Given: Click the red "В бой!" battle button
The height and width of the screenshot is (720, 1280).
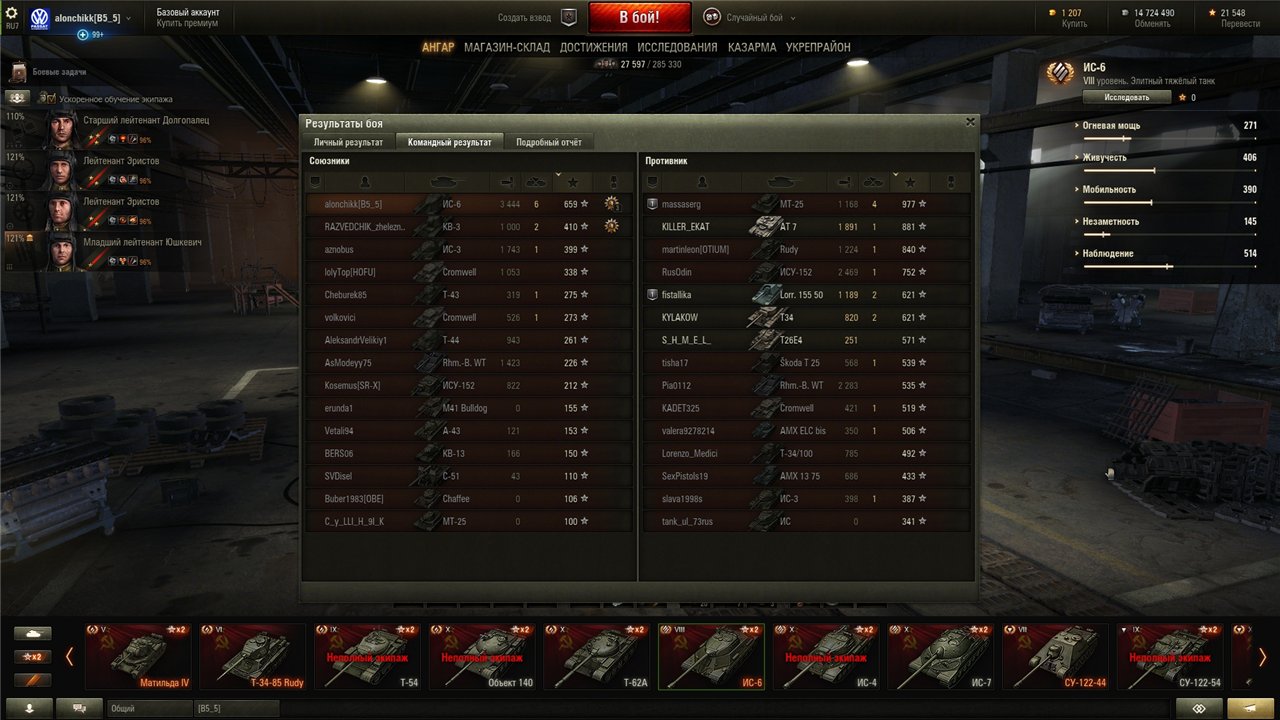Looking at the screenshot, I should click(639, 17).
